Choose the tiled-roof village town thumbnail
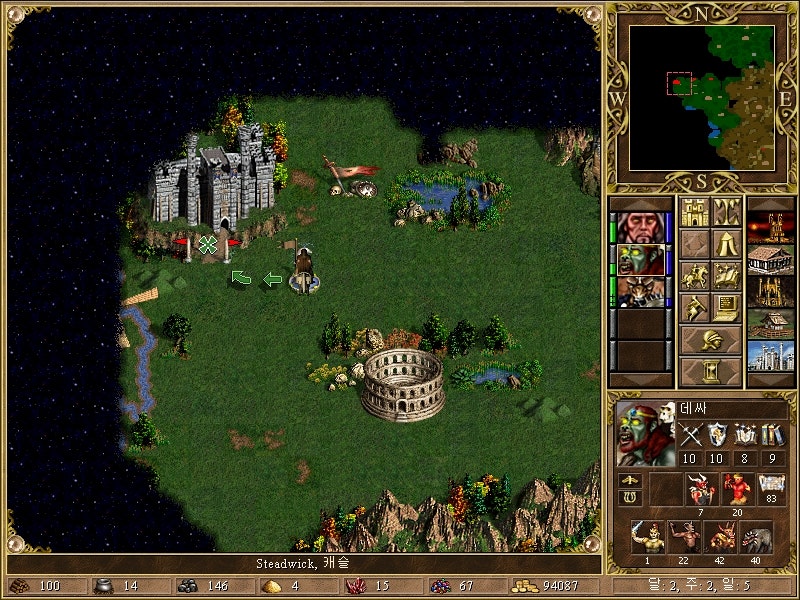The image size is (800, 600). (770, 259)
